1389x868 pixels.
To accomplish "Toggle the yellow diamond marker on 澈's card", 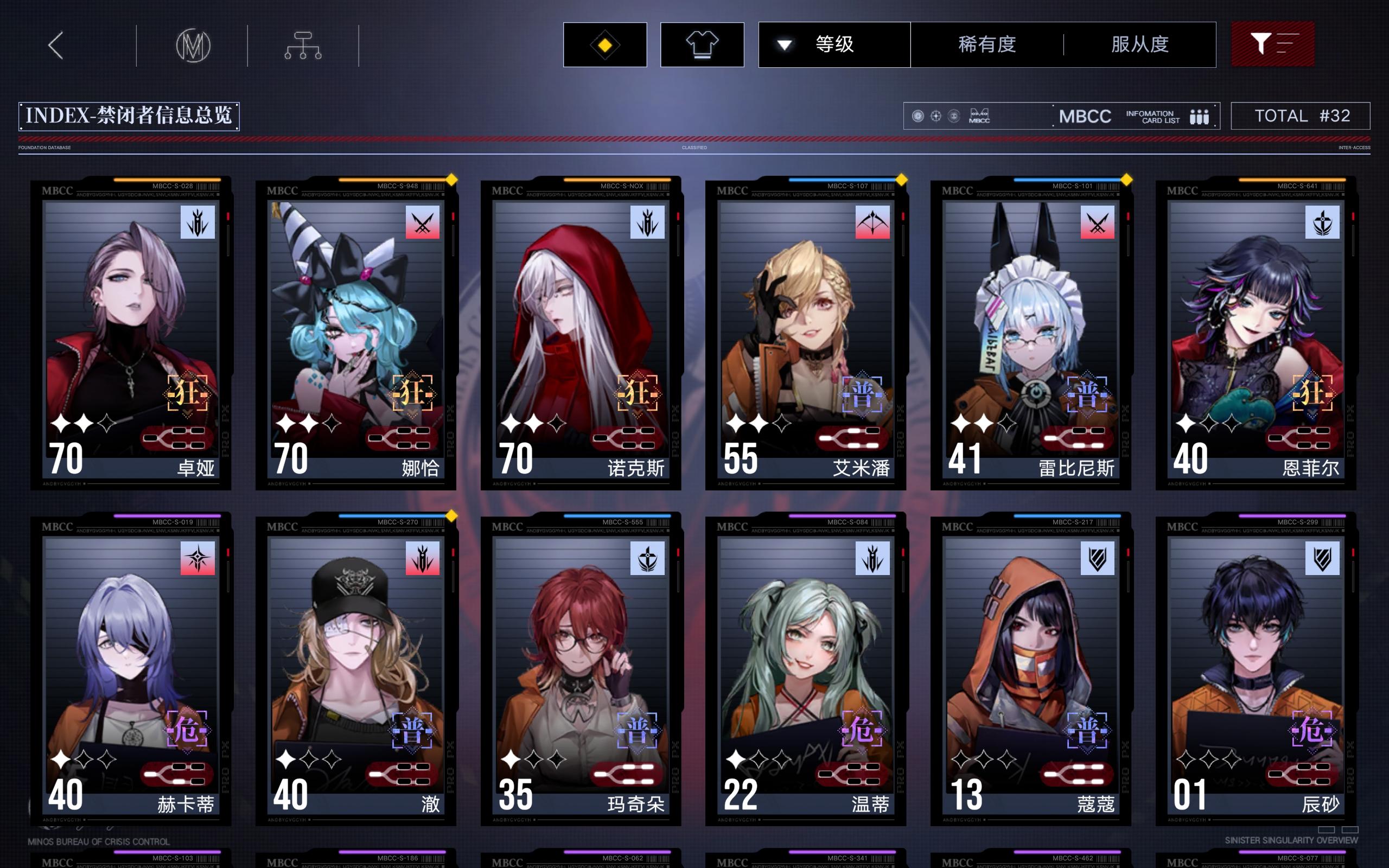I will coord(451,515).
